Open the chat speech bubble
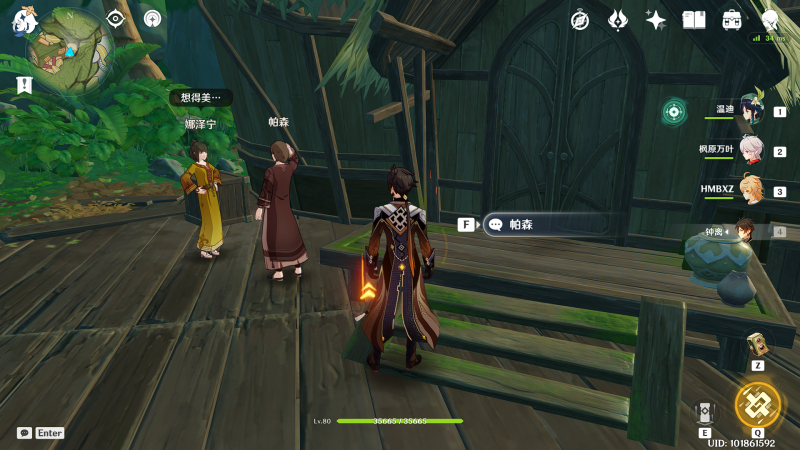 click(x=24, y=433)
